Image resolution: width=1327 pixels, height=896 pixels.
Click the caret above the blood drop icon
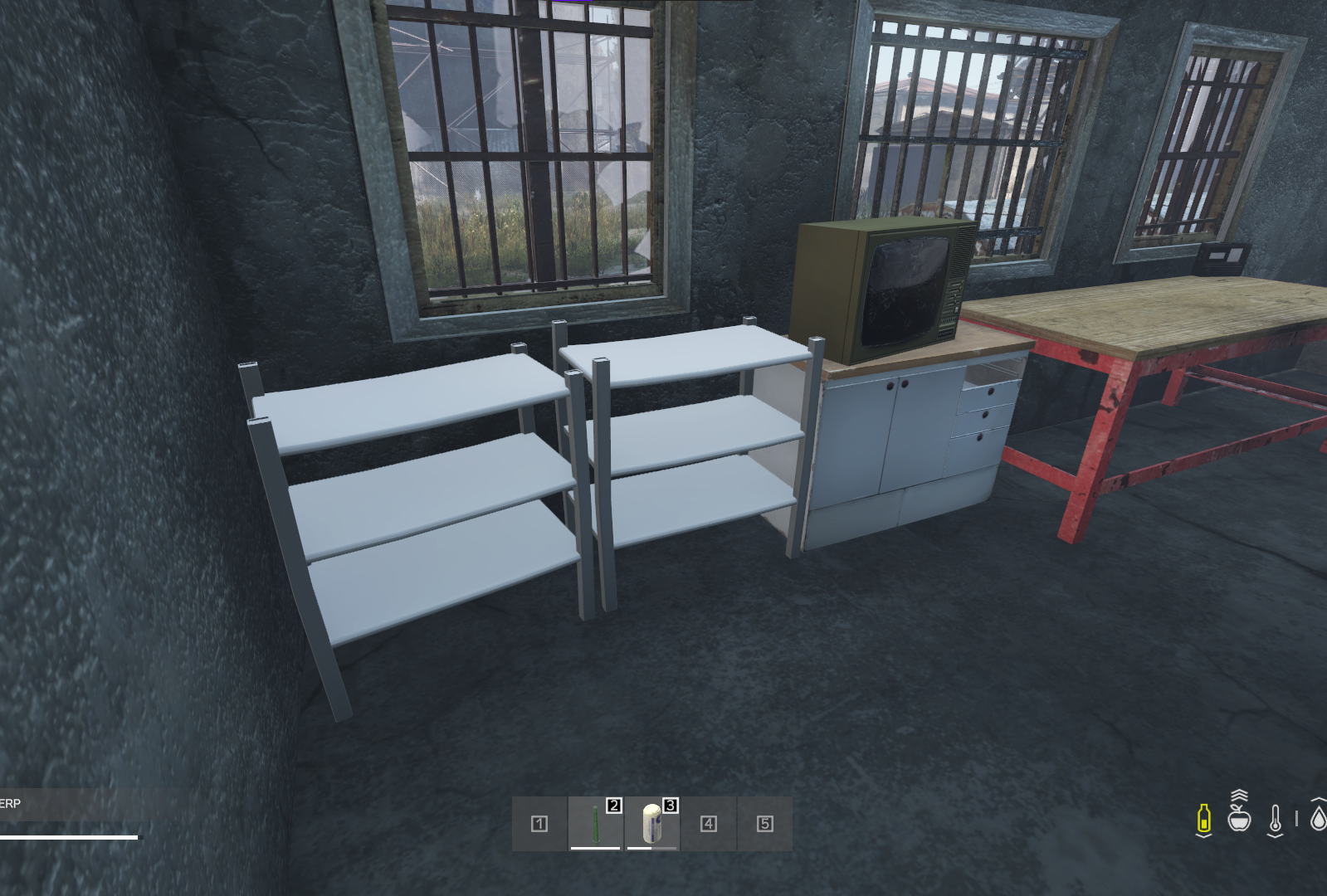(1319, 800)
